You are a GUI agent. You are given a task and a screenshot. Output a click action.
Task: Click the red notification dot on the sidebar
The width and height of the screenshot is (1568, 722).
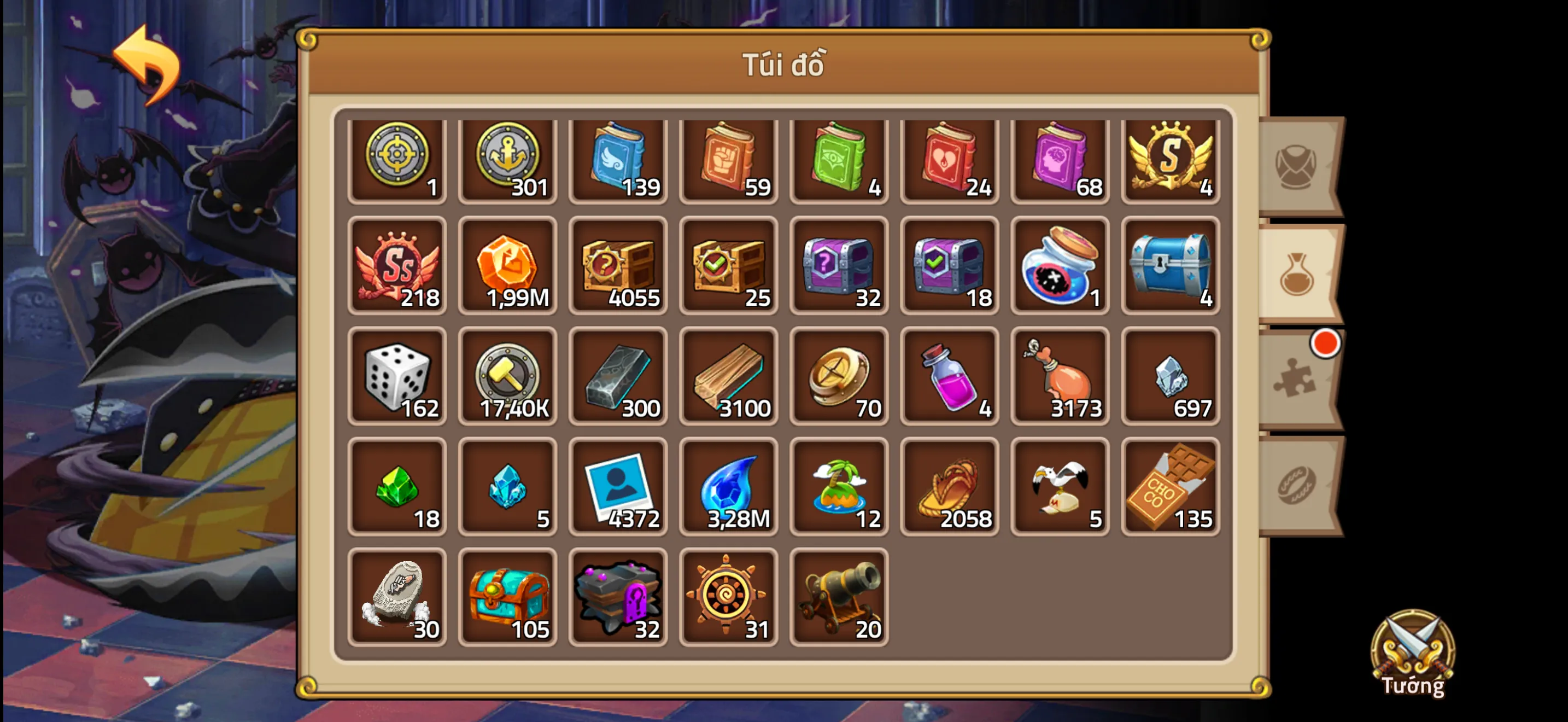click(x=1326, y=343)
